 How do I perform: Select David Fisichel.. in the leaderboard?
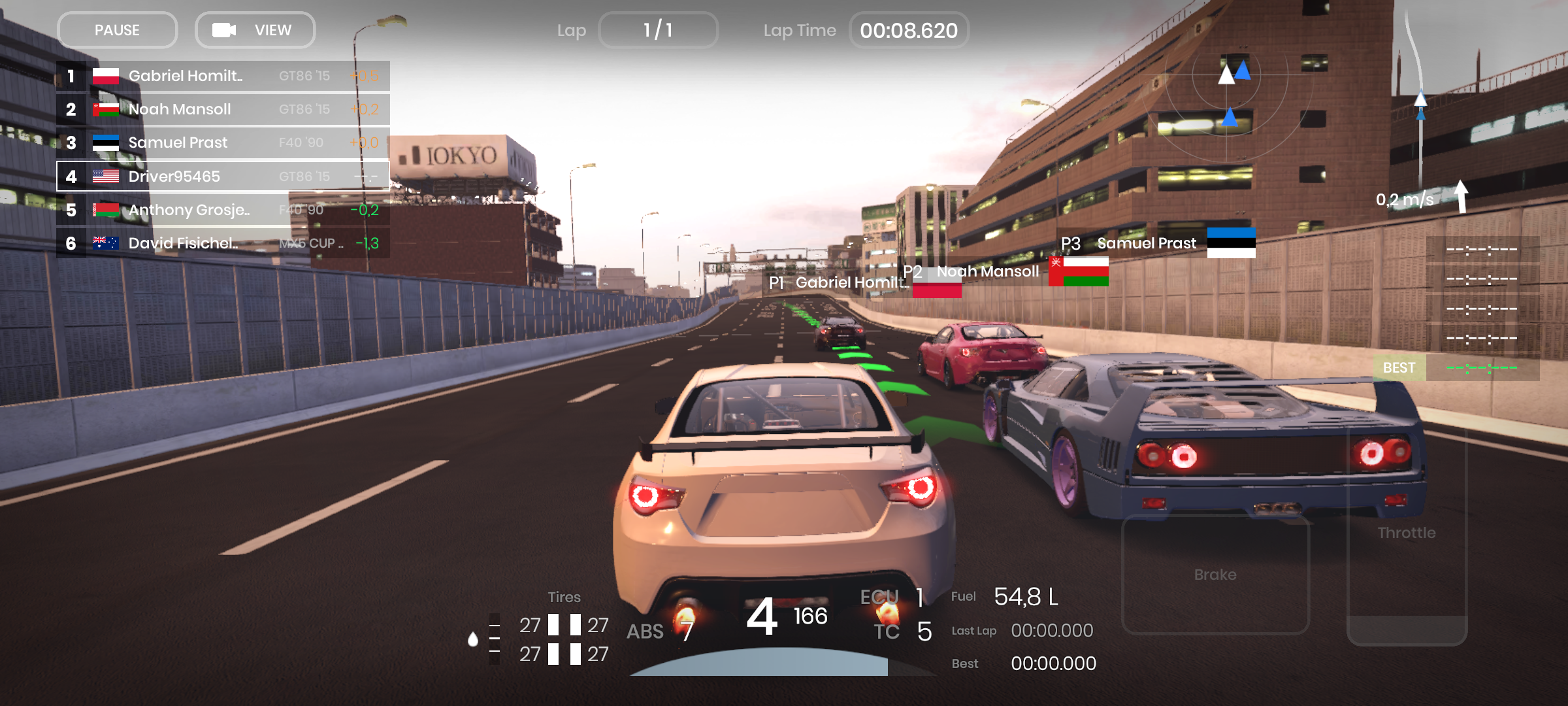click(223, 243)
